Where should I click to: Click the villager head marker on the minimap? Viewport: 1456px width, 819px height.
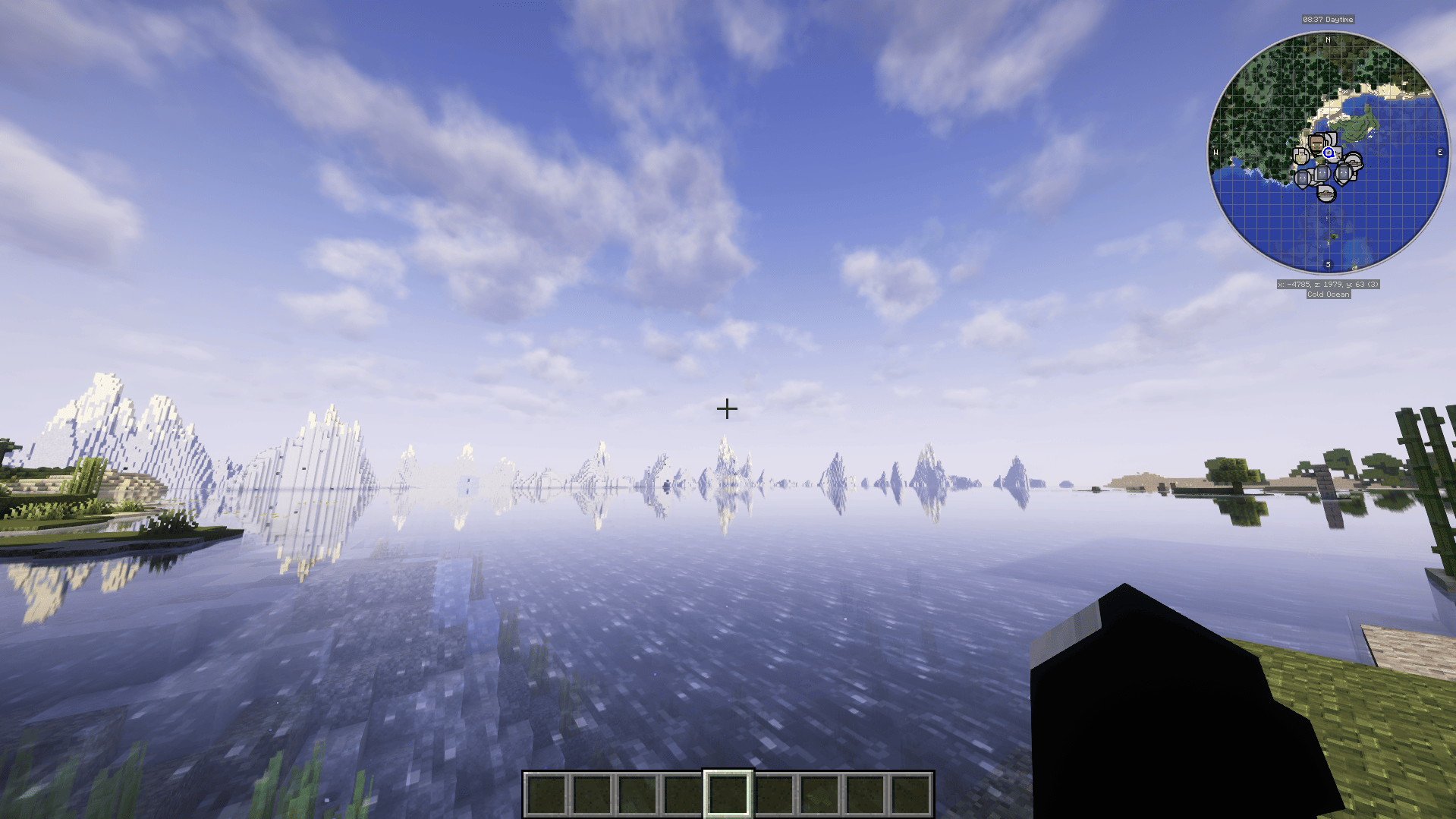pos(1317,144)
